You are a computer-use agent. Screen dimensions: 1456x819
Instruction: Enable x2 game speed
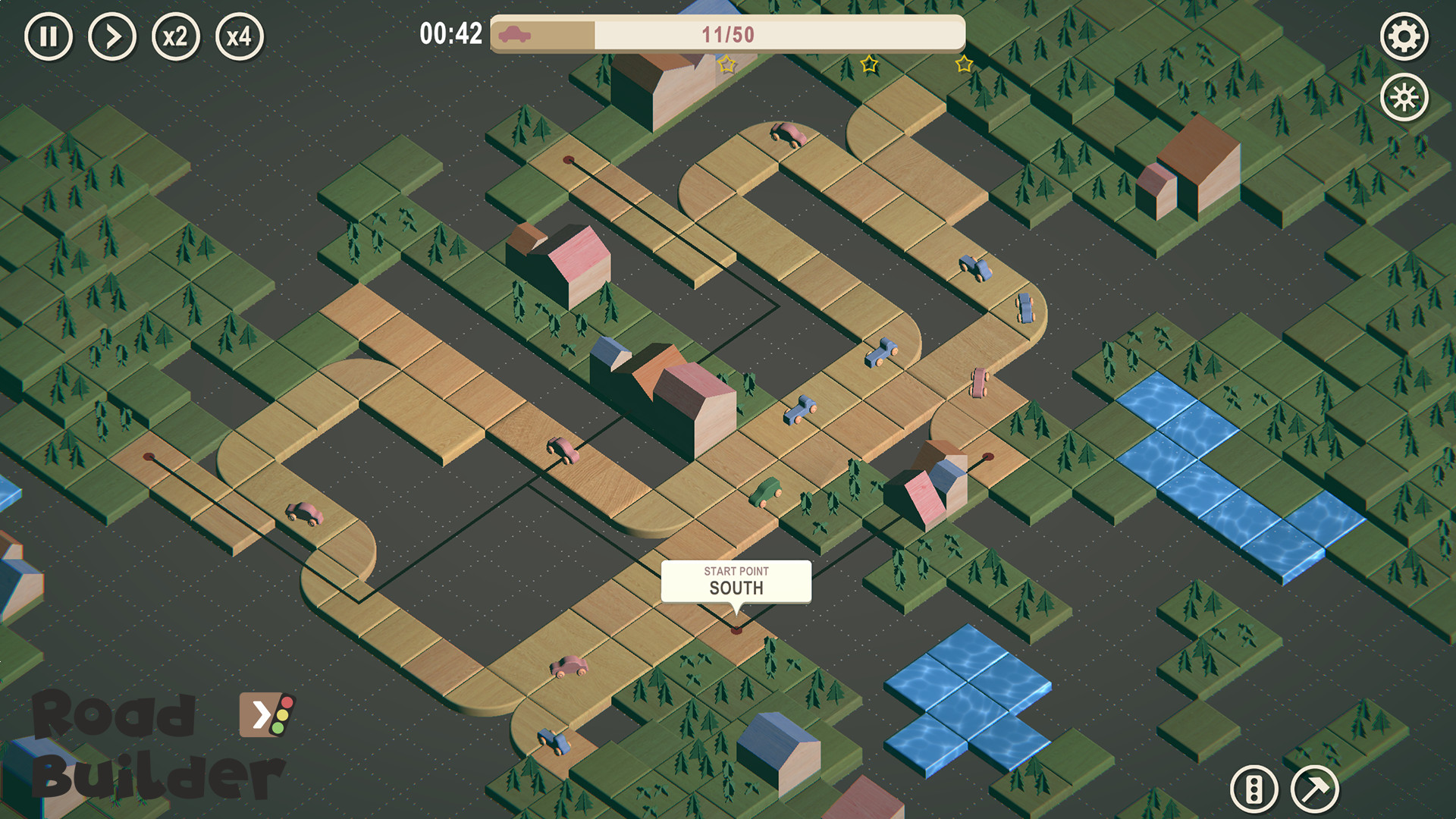pyautogui.click(x=175, y=36)
